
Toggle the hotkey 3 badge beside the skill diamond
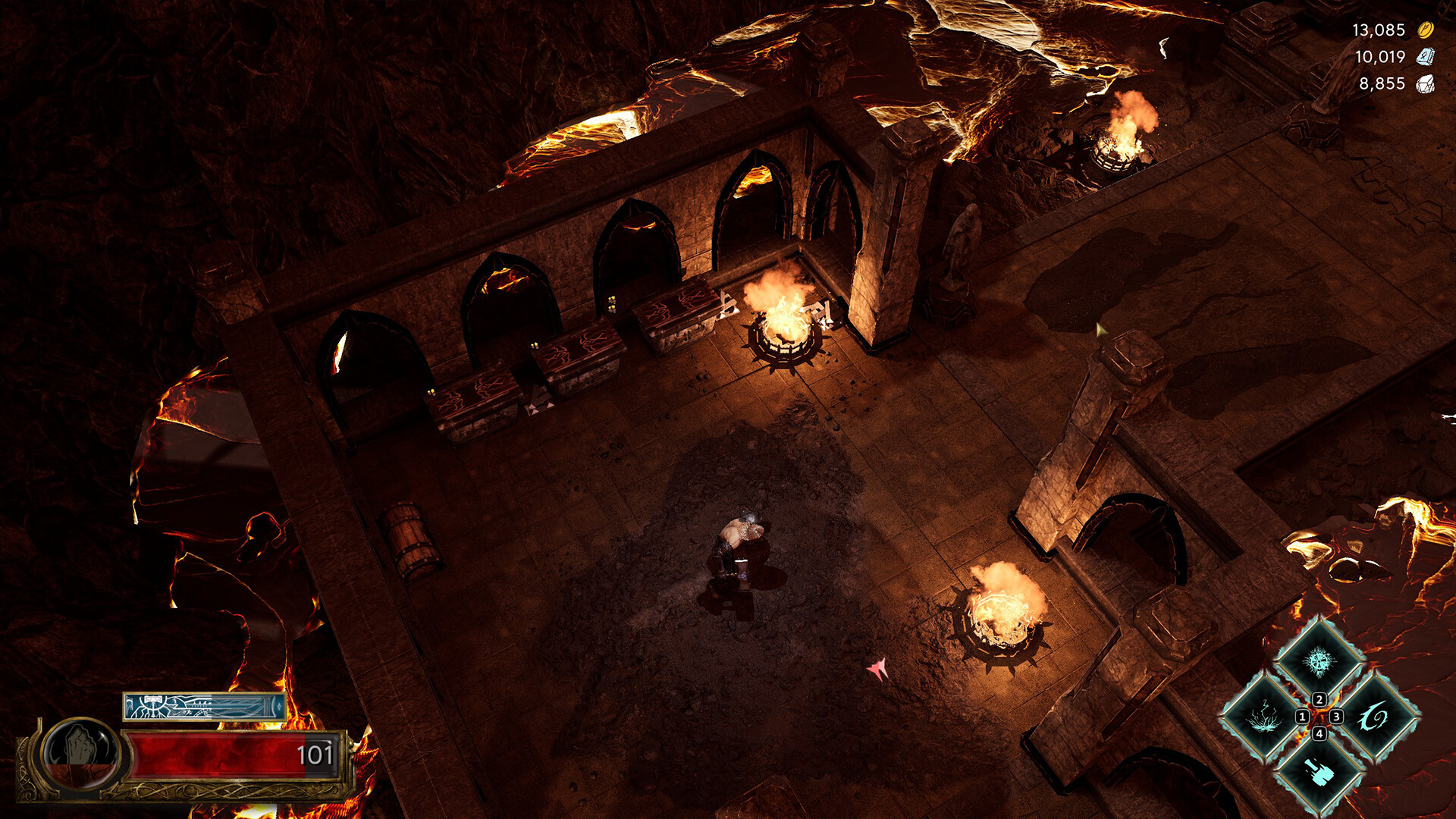click(1337, 717)
